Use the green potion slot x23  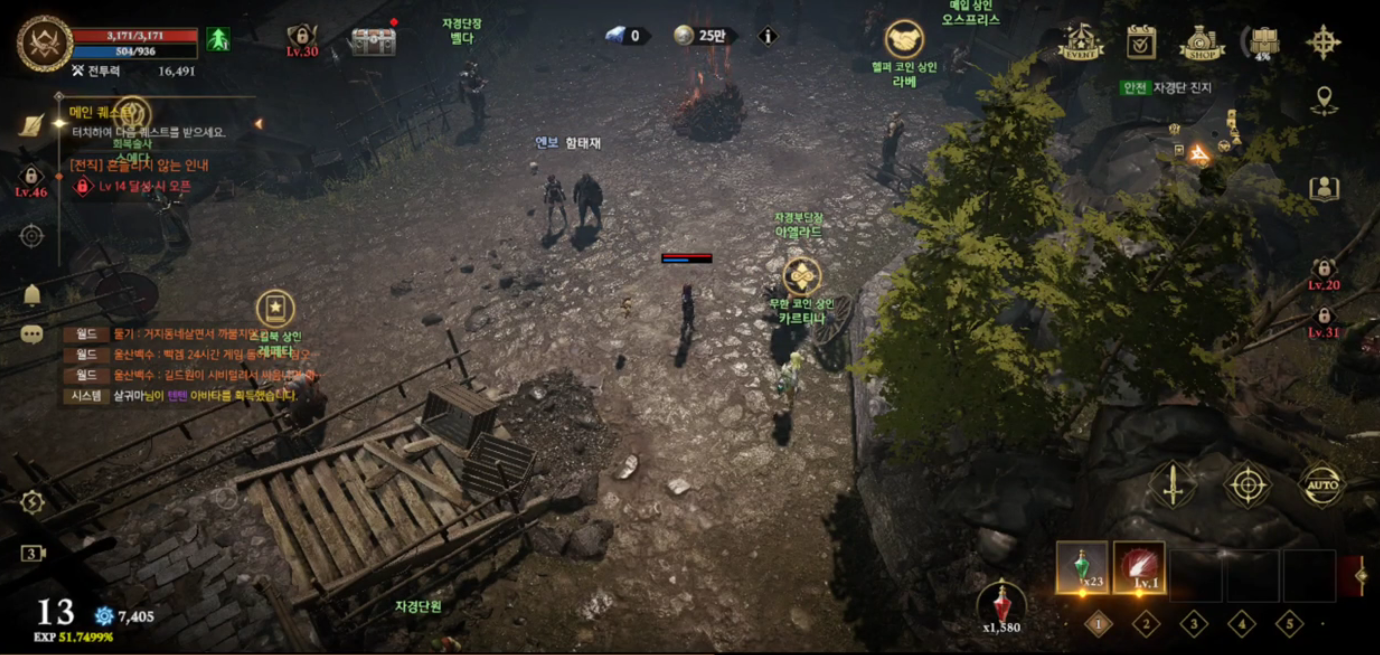click(x=1082, y=568)
